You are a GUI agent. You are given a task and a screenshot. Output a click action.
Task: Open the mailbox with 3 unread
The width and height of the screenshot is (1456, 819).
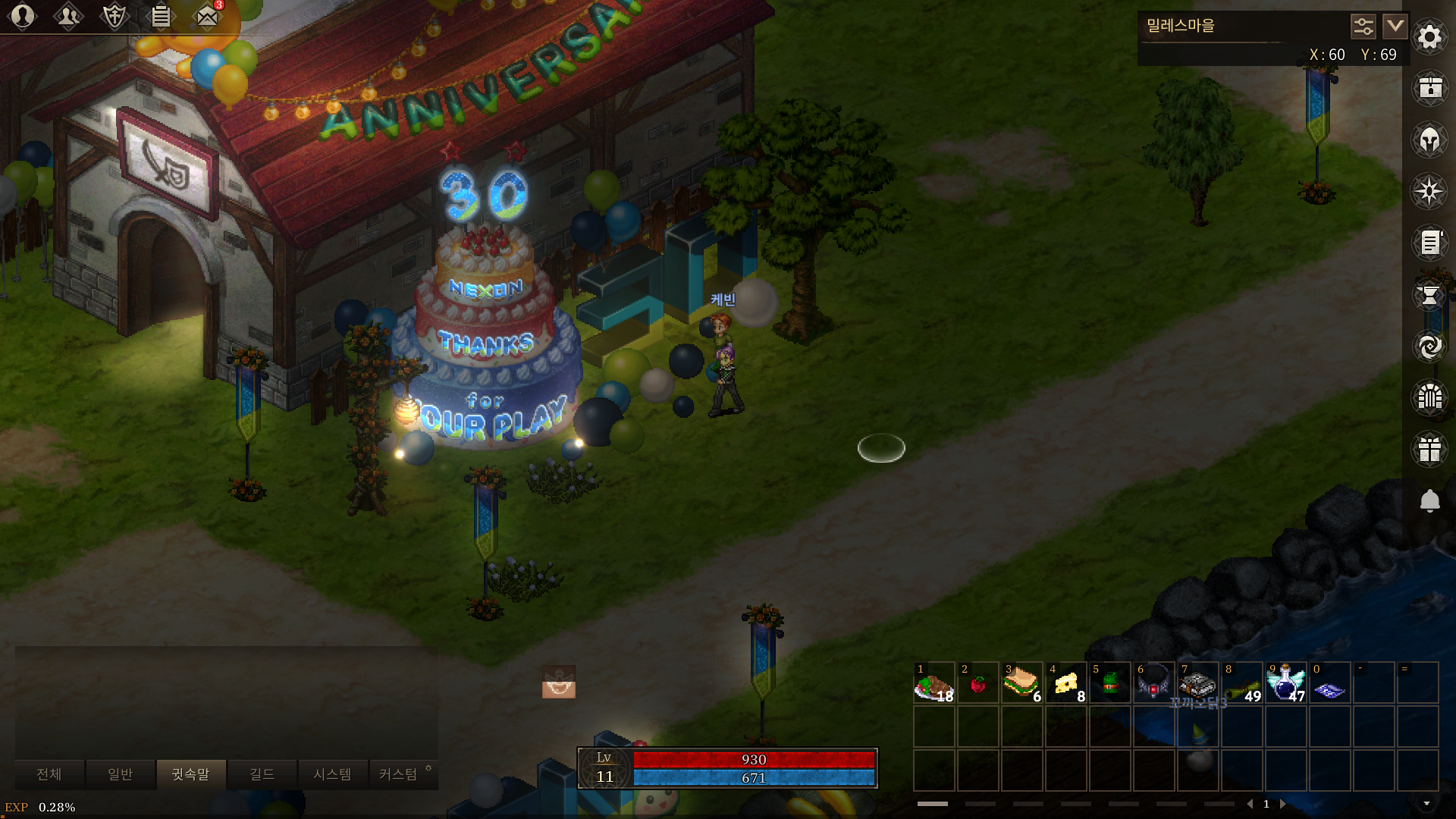tap(207, 16)
